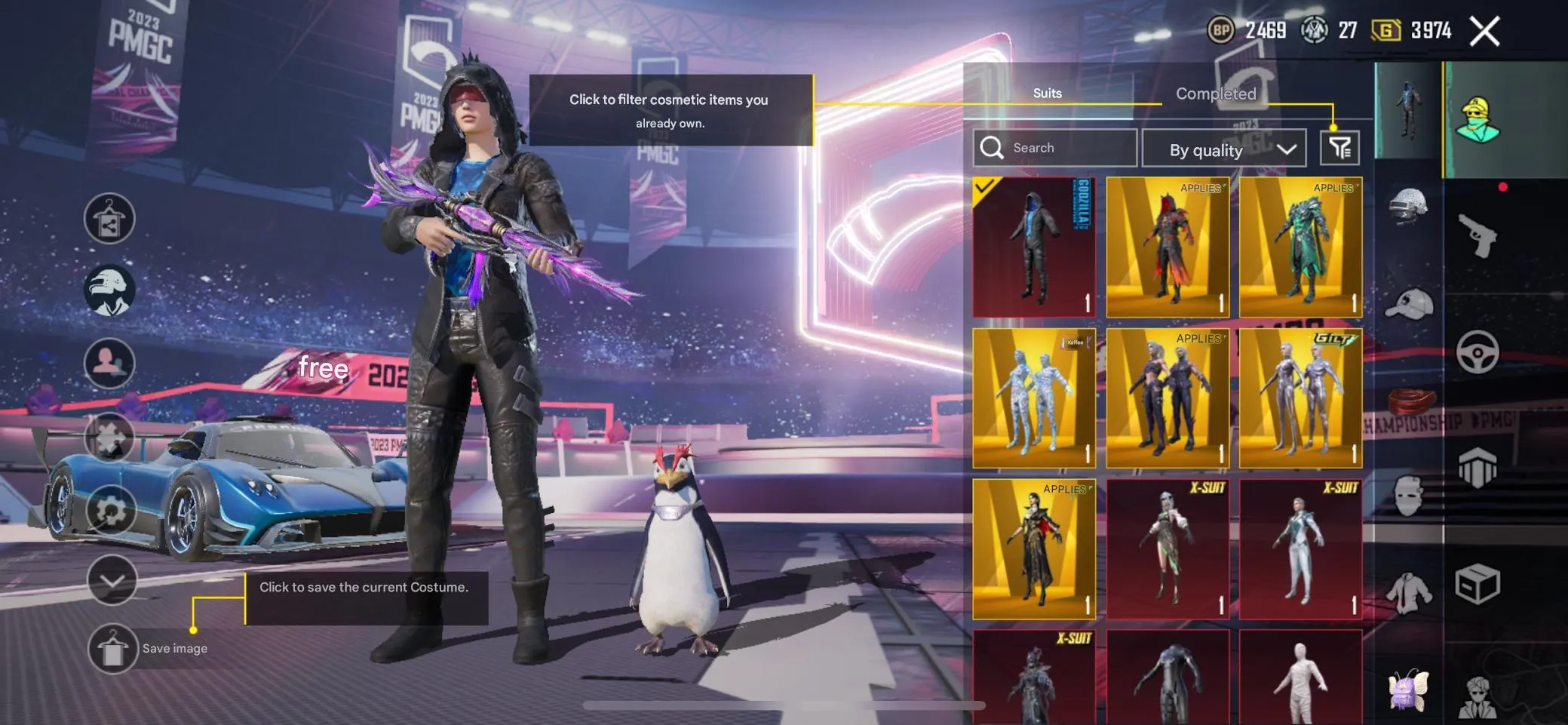This screenshot has height=725, width=1568.
Task: Close the inventory screen with X
Action: pos(1484,32)
